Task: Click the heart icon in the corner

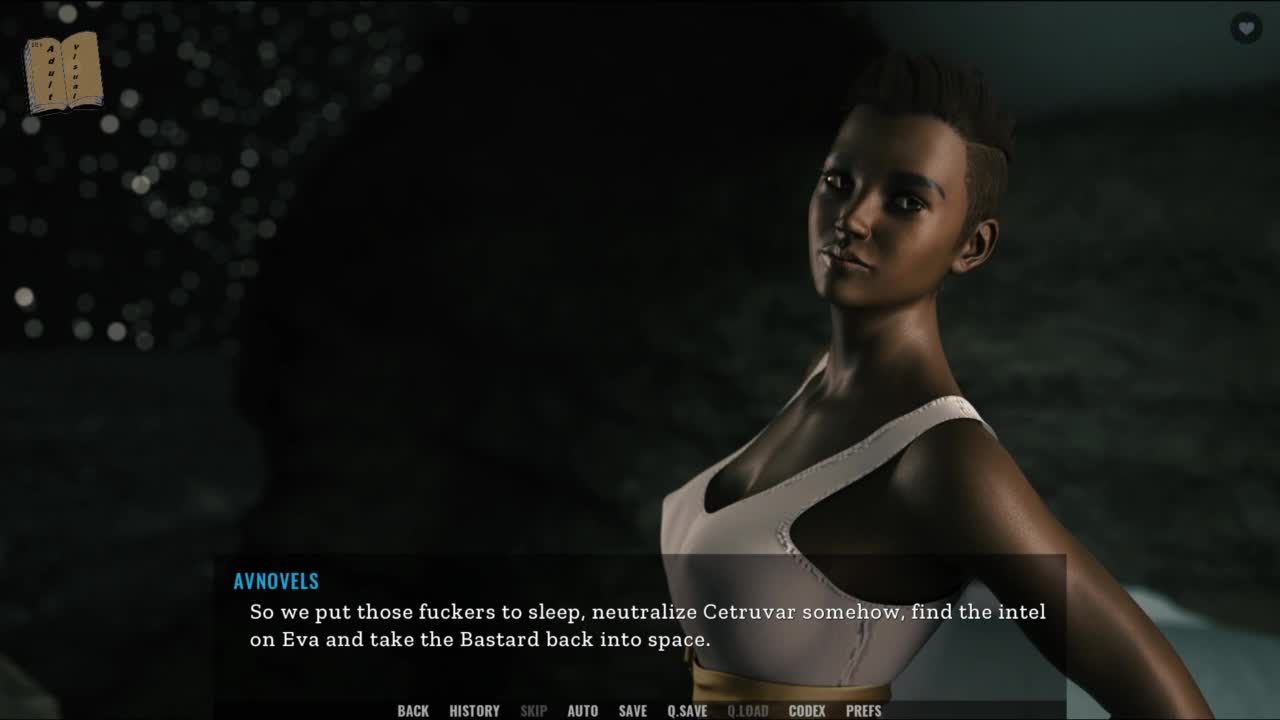Action: (x=1245, y=28)
